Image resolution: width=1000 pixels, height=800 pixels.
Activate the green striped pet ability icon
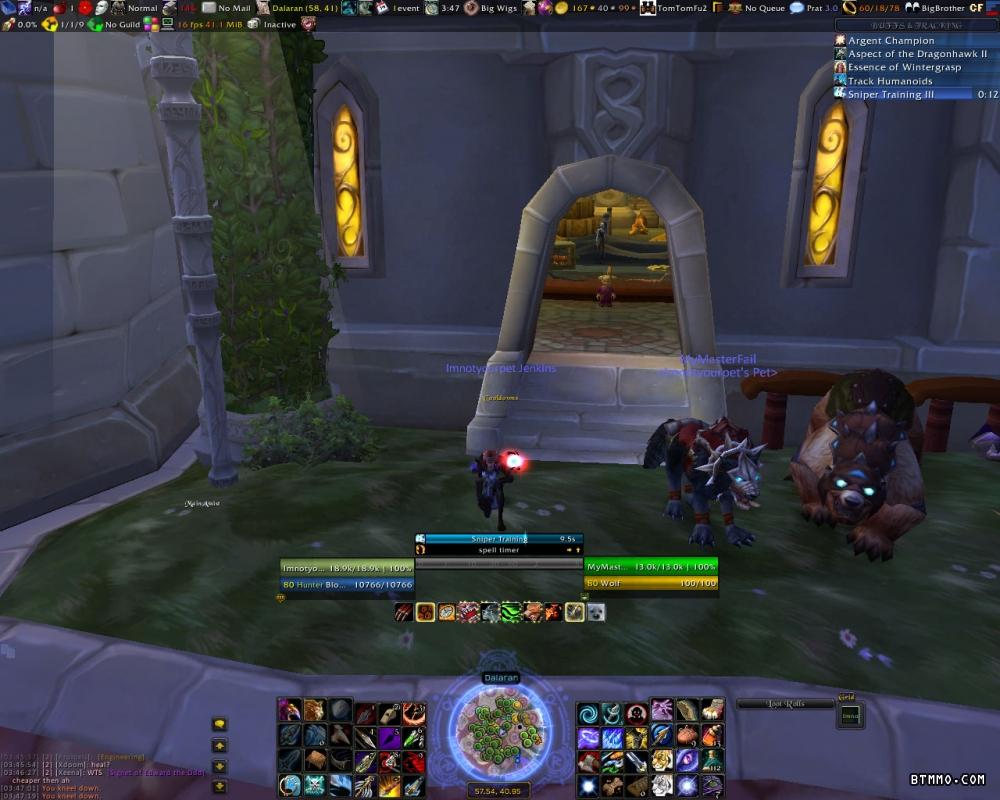click(x=510, y=612)
